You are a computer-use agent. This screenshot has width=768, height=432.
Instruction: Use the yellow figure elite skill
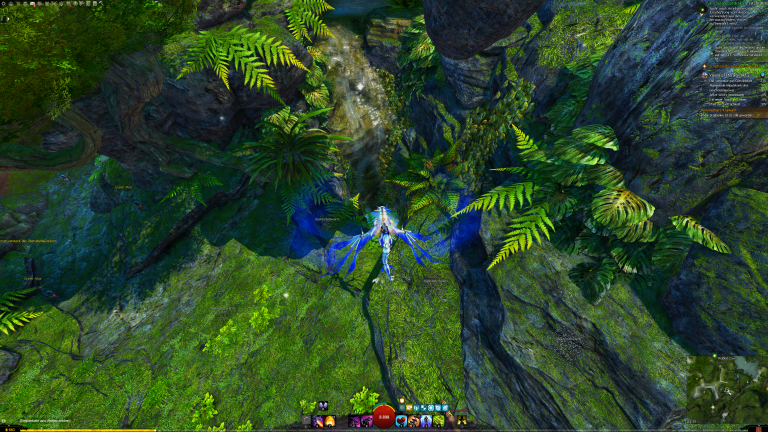[x=461, y=421]
